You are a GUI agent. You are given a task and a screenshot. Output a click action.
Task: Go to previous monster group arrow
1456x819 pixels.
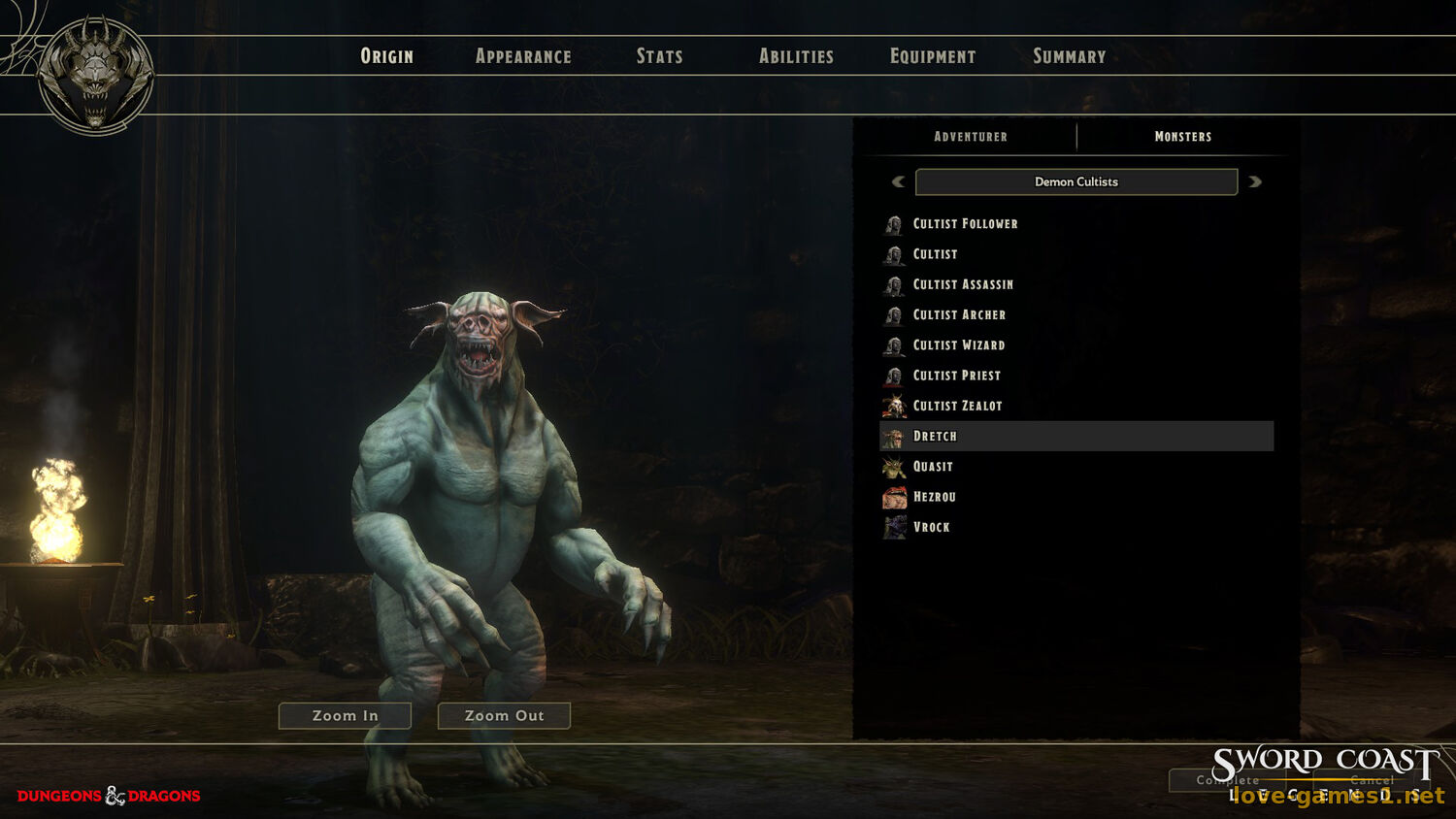coord(898,181)
